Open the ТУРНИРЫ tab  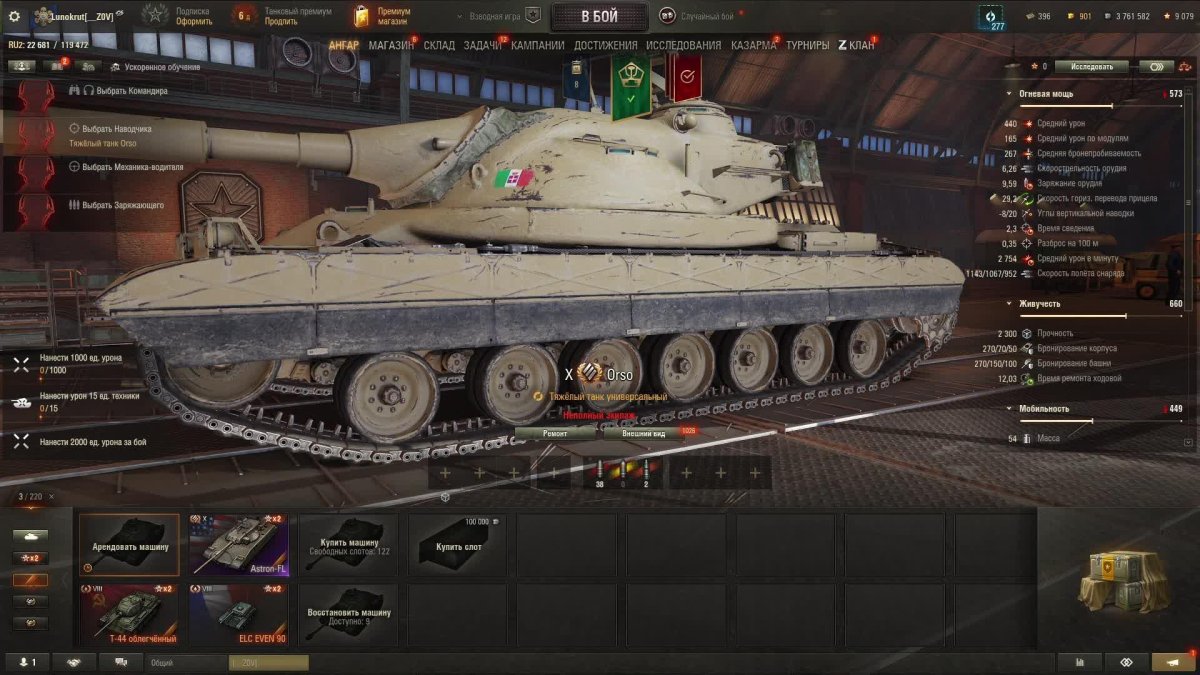(x=808, y=46)
